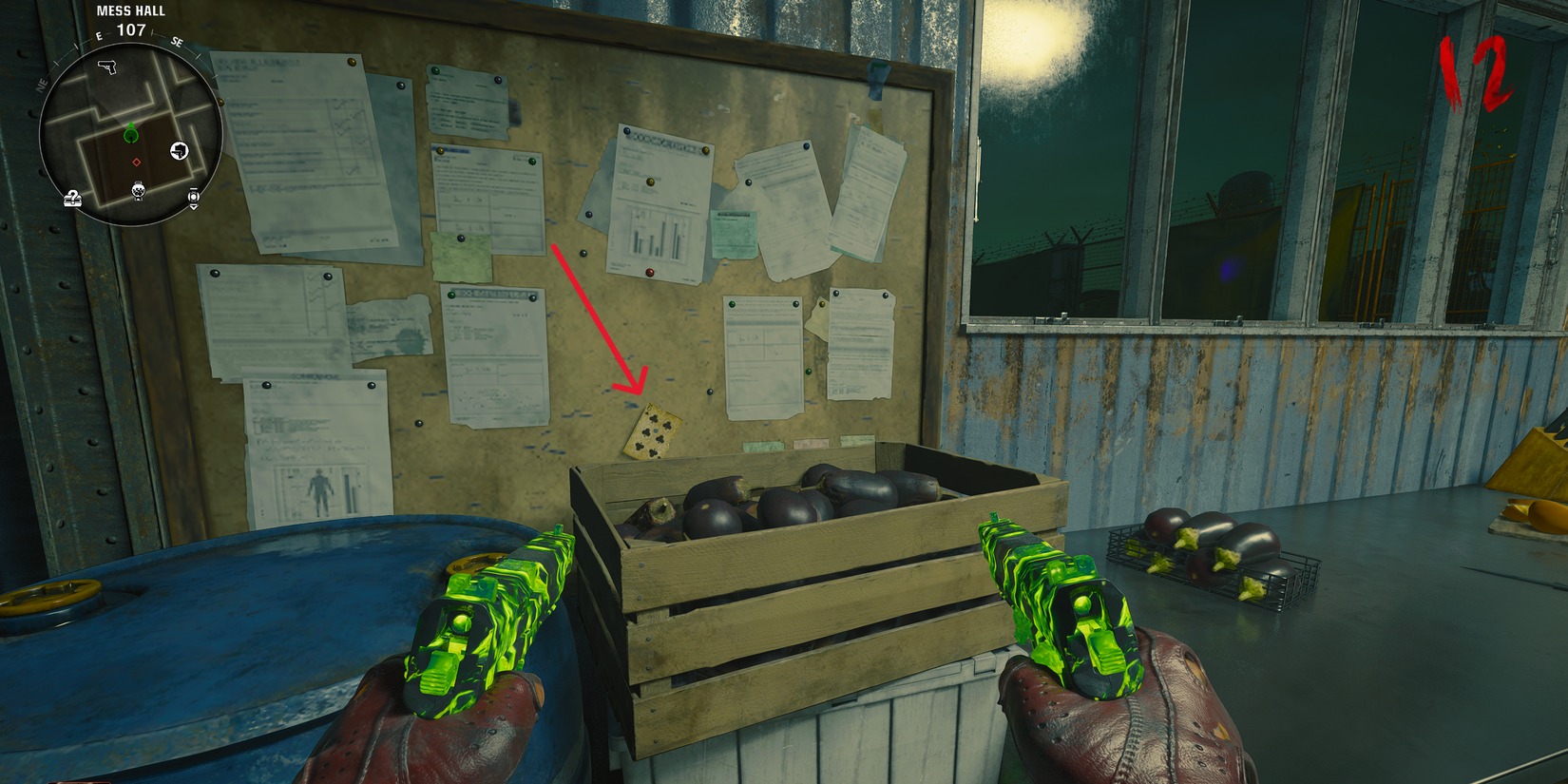
Task: Expand the MESS HALL location label
Action: 130,11
